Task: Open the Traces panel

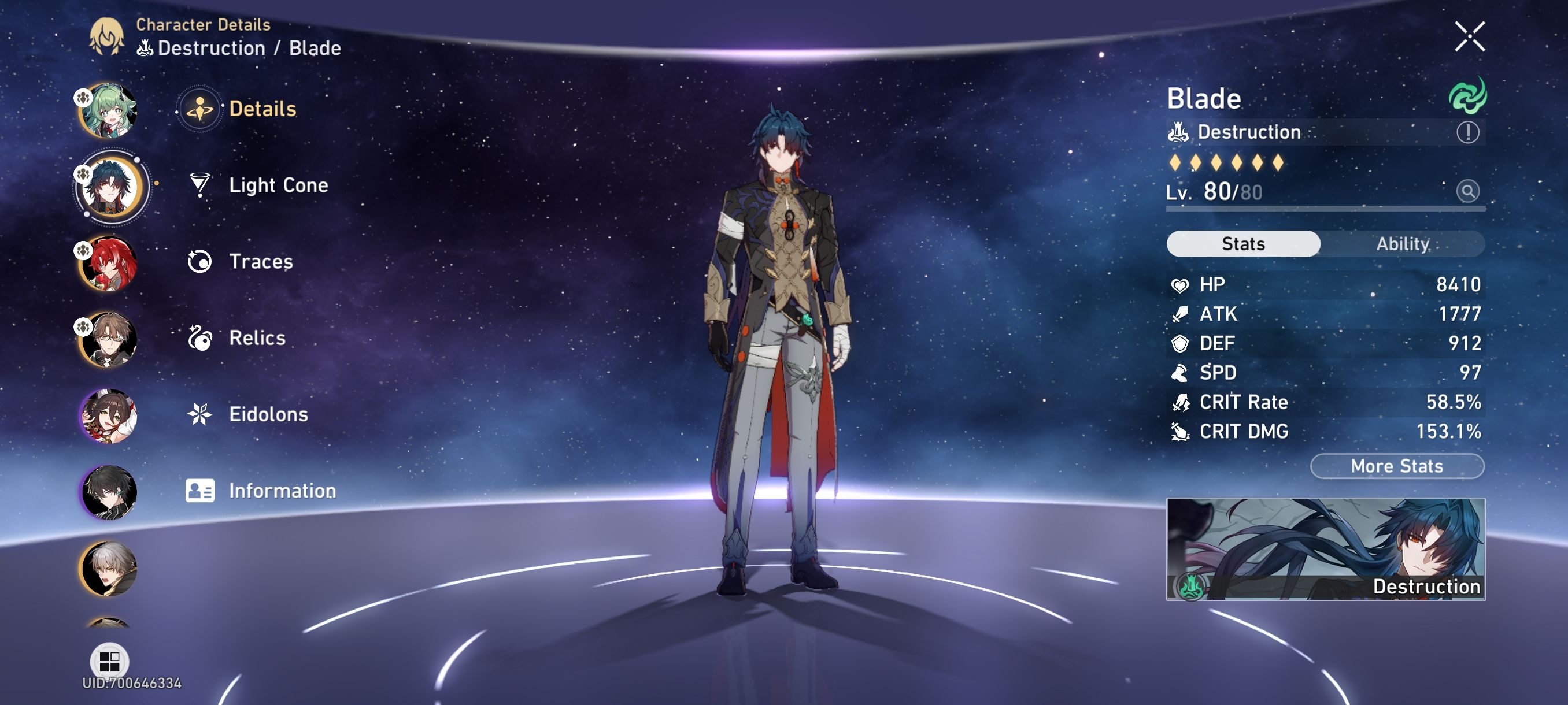Action: [262, 262]
